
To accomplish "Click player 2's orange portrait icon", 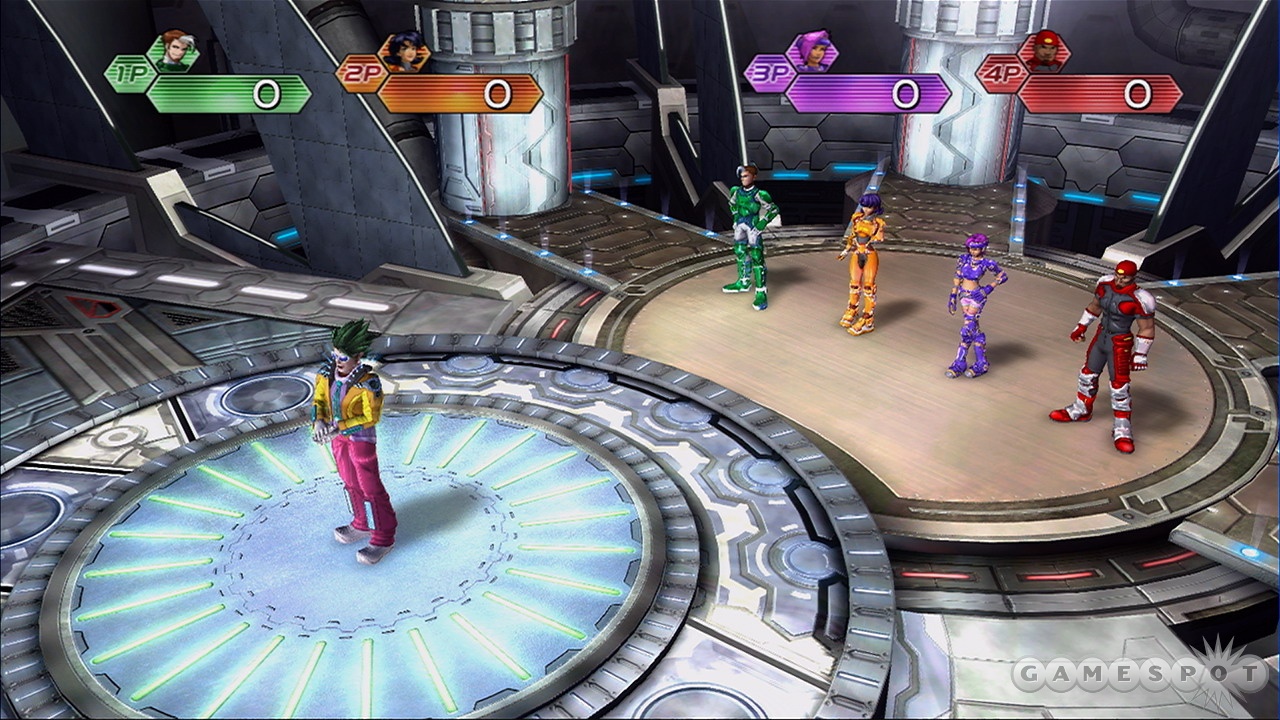I will [404, 52].
